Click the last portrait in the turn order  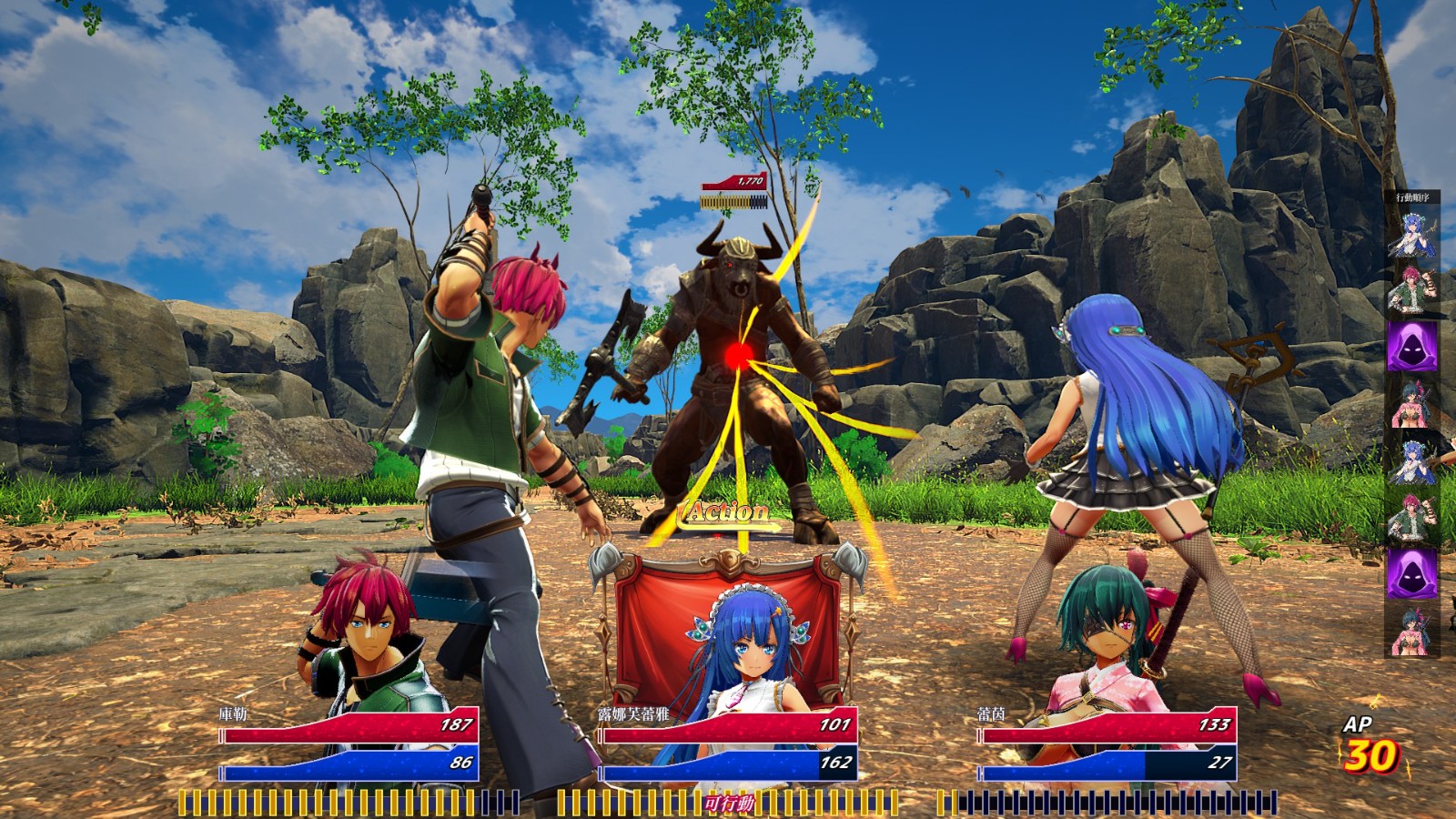tap(1412, 630)
